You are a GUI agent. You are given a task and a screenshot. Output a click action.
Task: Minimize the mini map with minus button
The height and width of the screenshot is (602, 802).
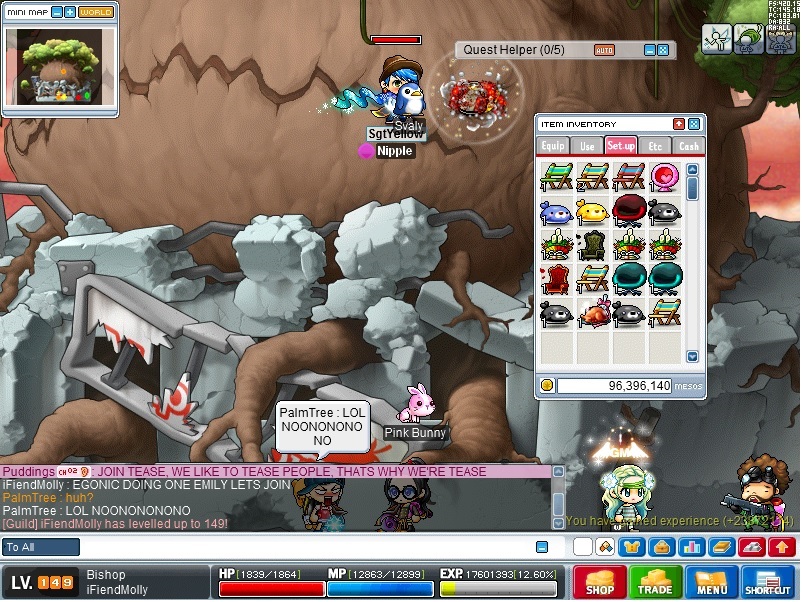56,12
